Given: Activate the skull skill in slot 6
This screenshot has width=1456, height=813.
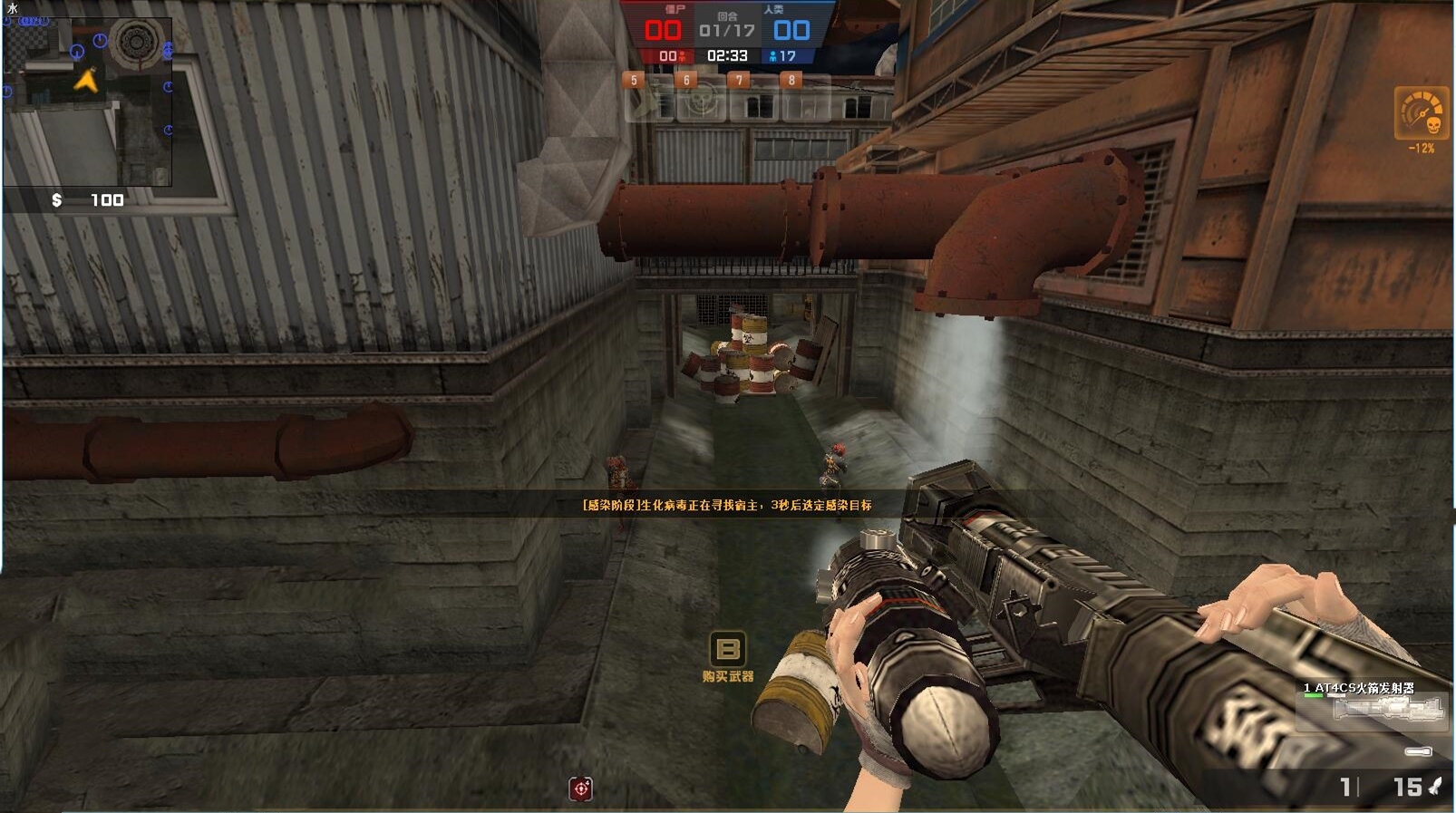Looking at the screenshot, I should pyautogui.click(x=701, y=101).
